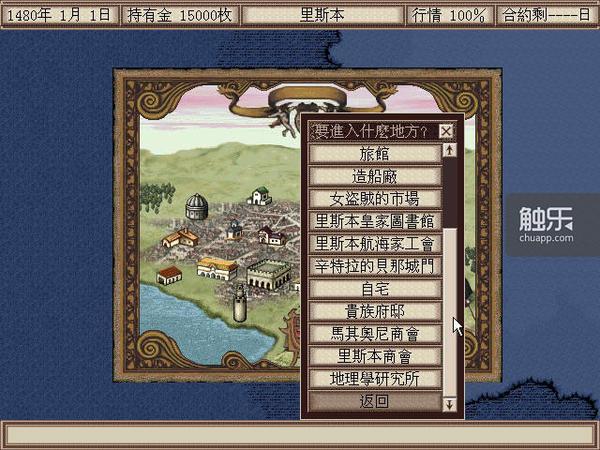This screenshot has width=600, height=450.
Task: Click the list's scroll-down arrow
Action: pyautogui.click(x=450, y=404)
